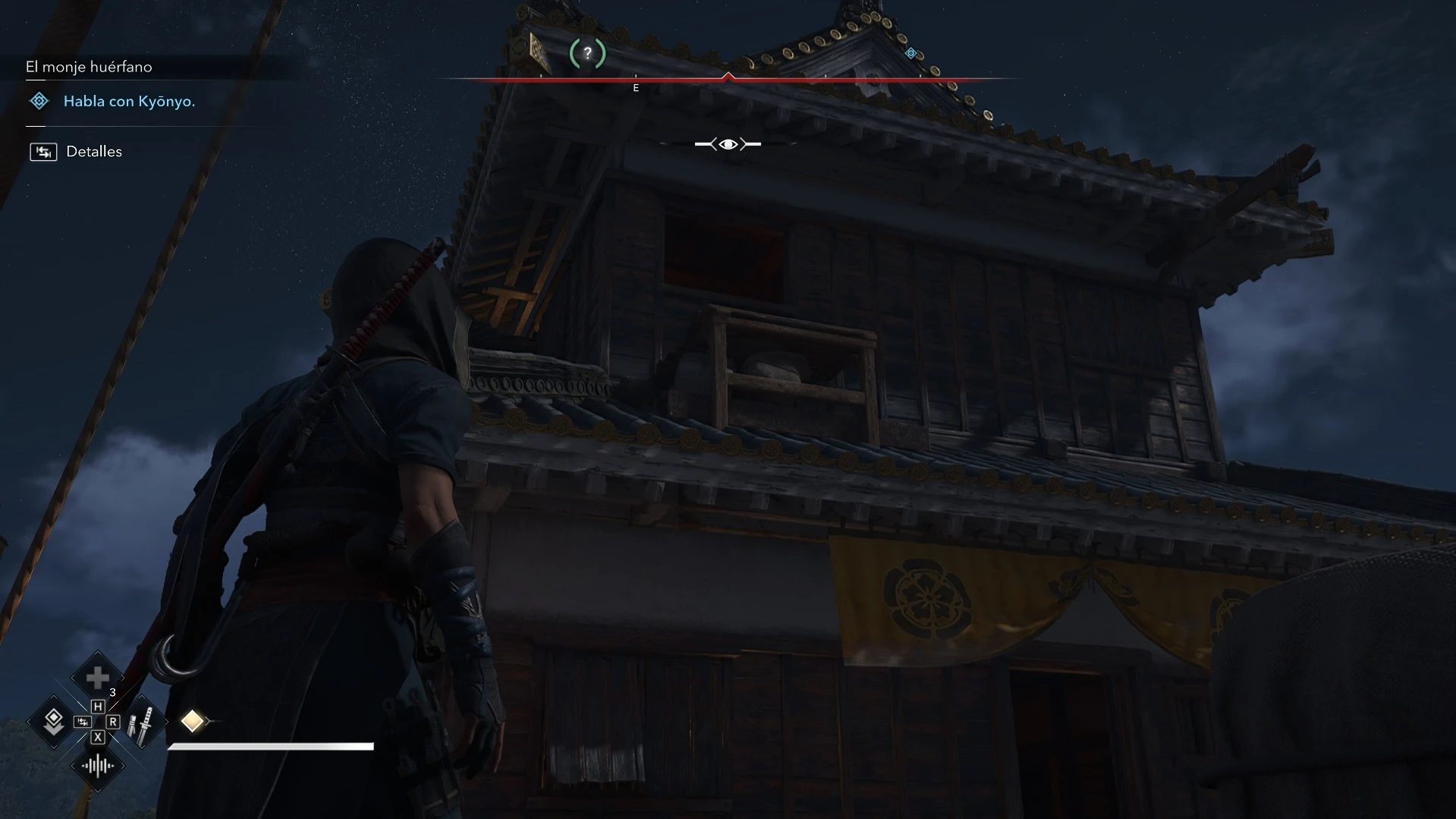Toggle the objective checkmark for Habla con Kyōnyo

38,101
